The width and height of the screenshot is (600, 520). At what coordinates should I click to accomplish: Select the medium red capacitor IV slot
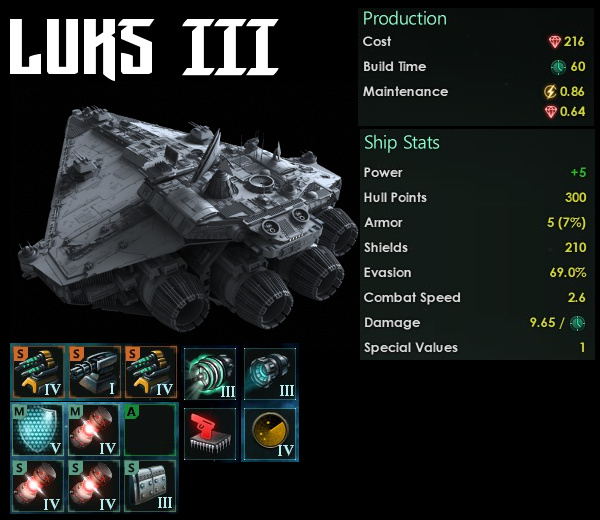point(95,431)
